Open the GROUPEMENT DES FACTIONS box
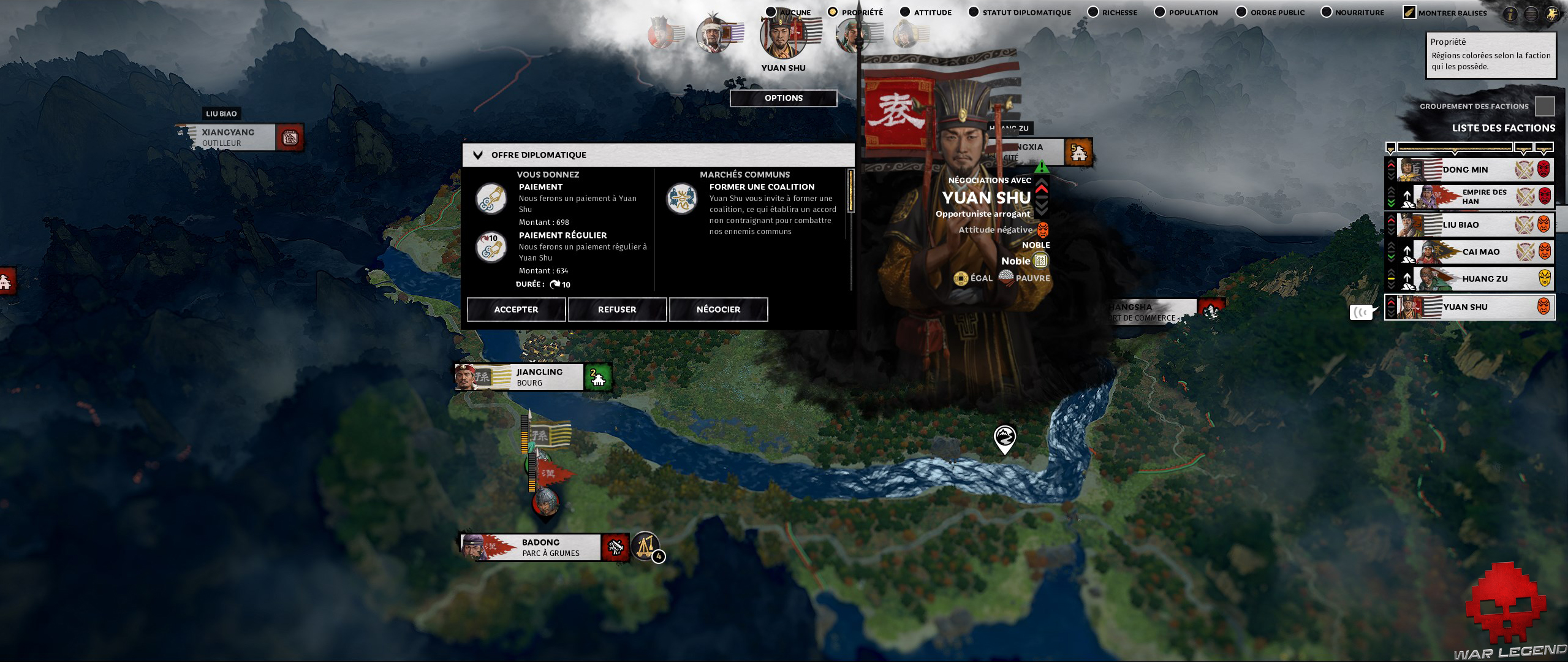 coord(1547,105)
